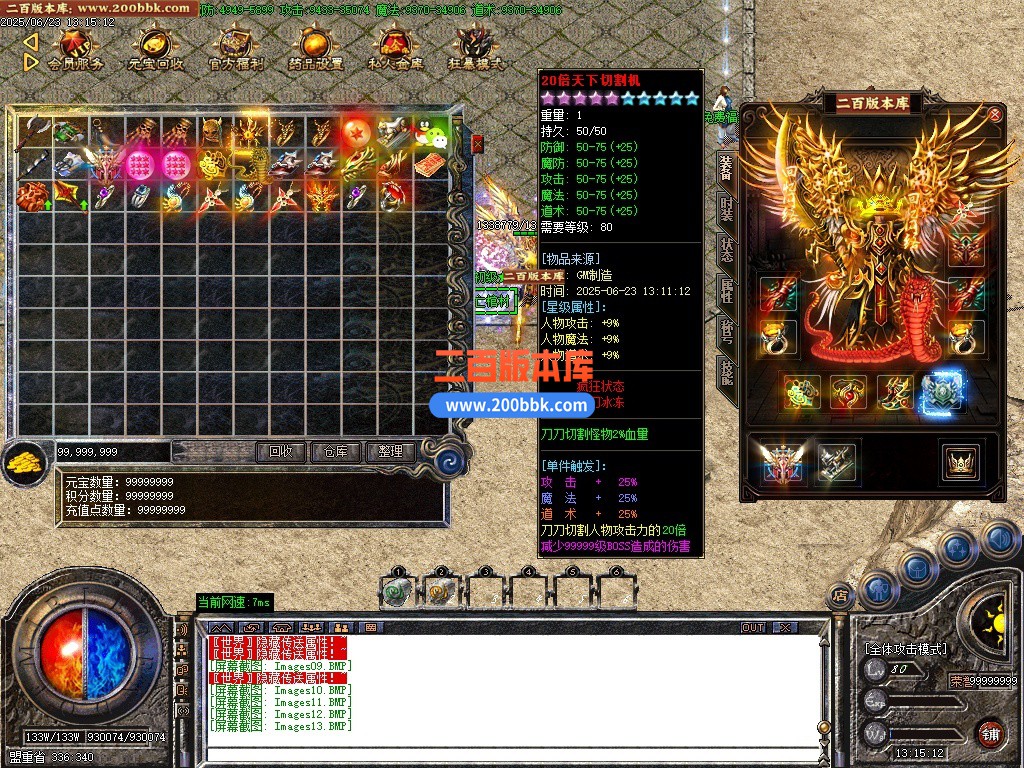This screenshot has height=768, width=1024.
Task: Open the 会员服务 VIP menu
Action: (x=75, y=48)
